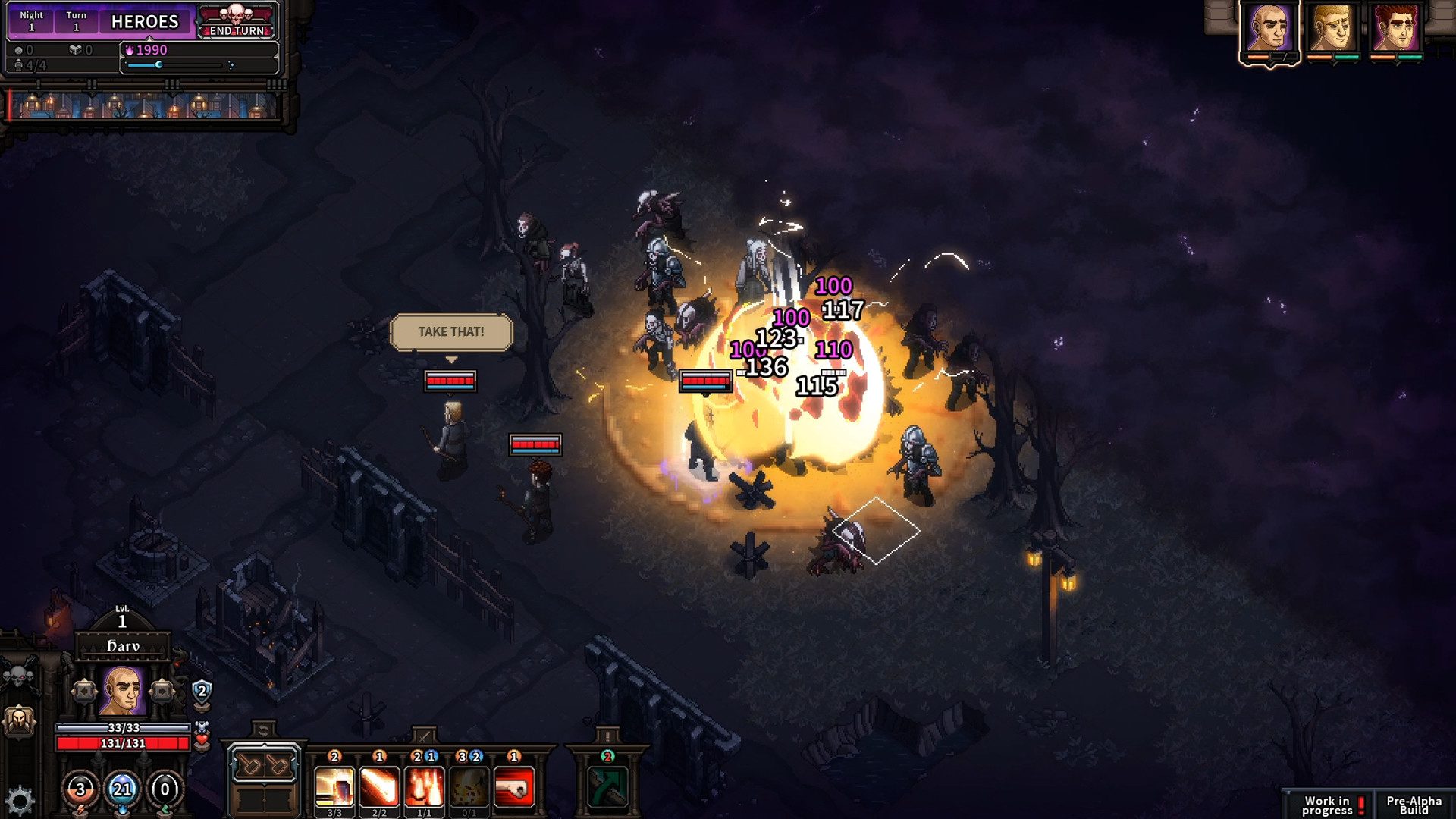End the current turn
This screenshot has width=1456, height=819.
pyautogui.click(x=237, y=22)
